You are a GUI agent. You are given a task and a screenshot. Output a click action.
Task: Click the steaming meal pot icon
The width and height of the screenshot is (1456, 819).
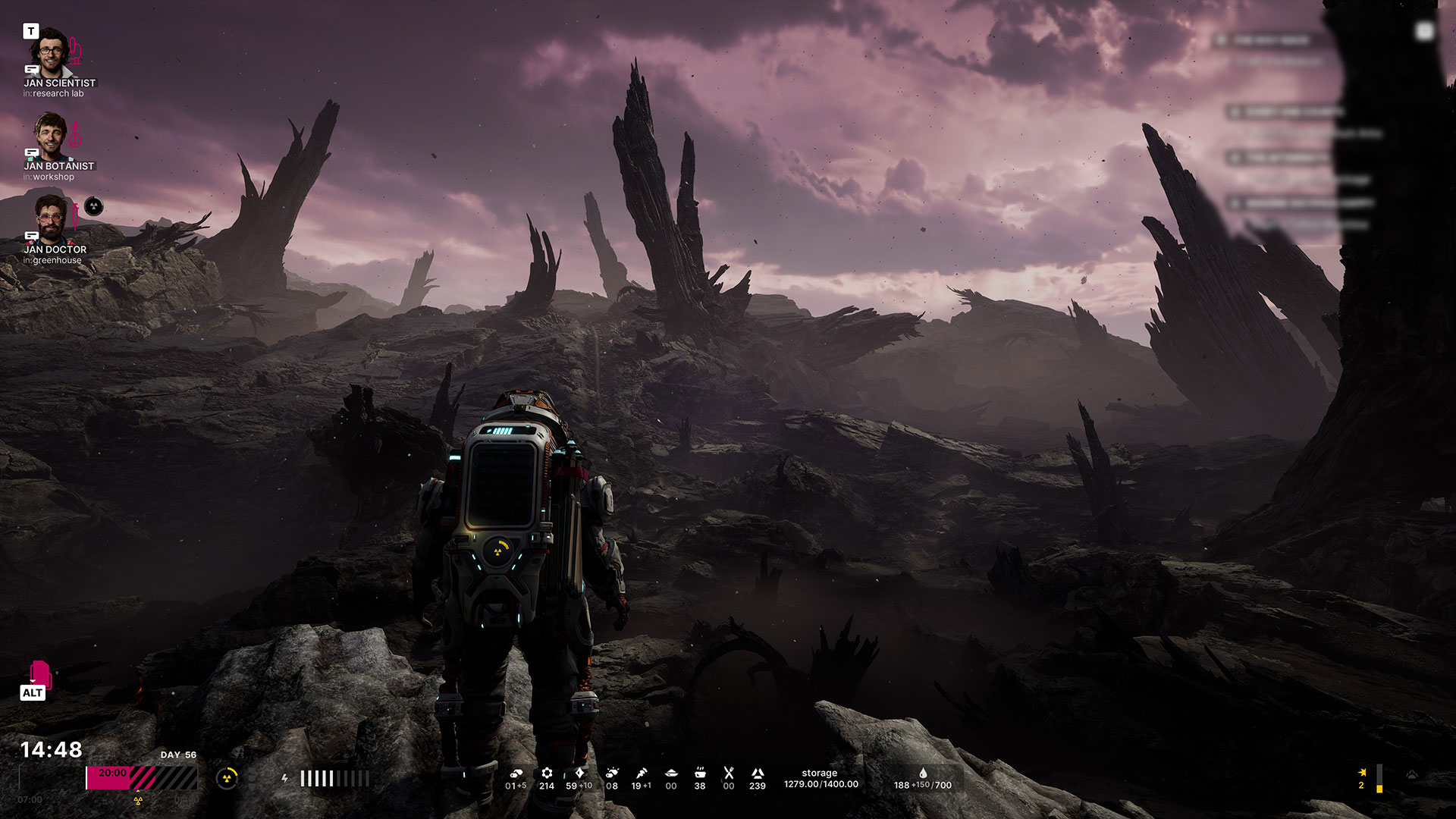click(x=700, y=773)
